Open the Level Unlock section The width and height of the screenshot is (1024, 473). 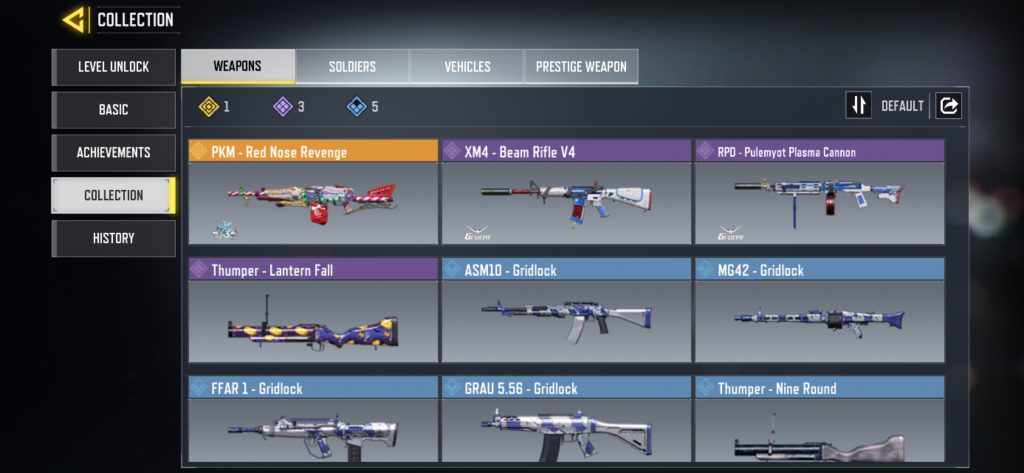[113, 67]
